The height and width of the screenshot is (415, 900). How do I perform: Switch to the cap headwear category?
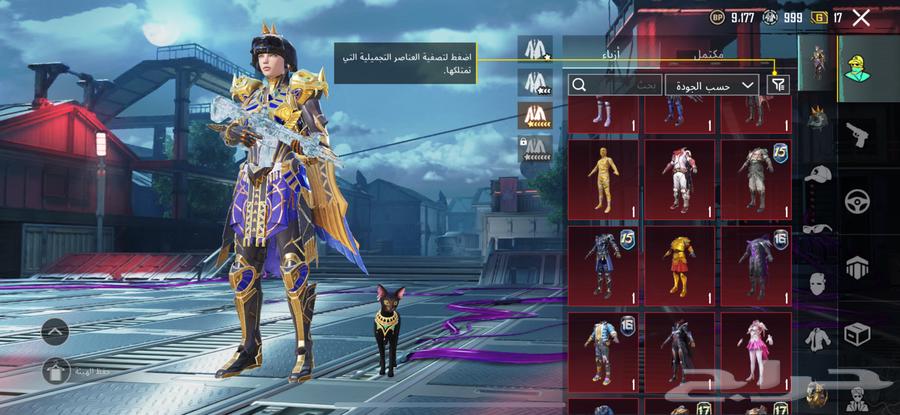click(x=818, y=175)
